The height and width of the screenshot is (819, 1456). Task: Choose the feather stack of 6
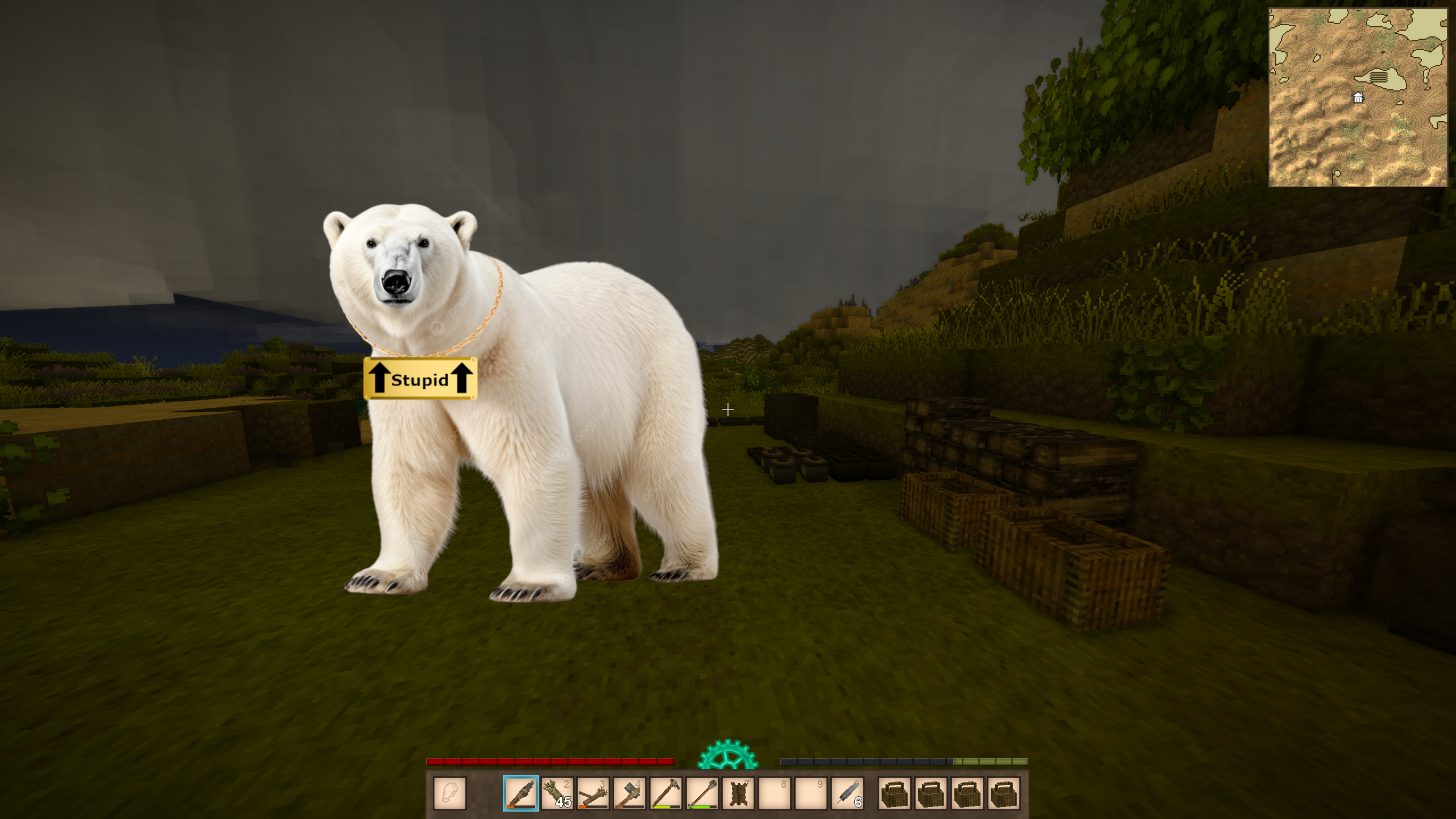tap(847, 793)
